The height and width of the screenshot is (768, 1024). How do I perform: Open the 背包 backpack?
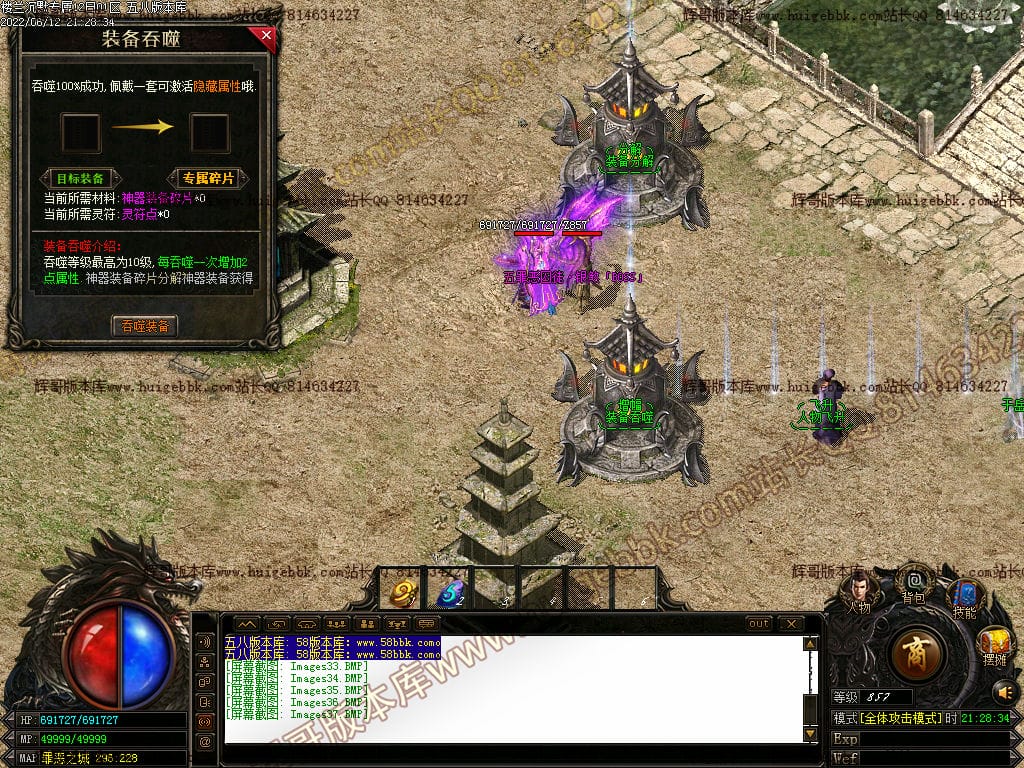(x=913, y=583)
